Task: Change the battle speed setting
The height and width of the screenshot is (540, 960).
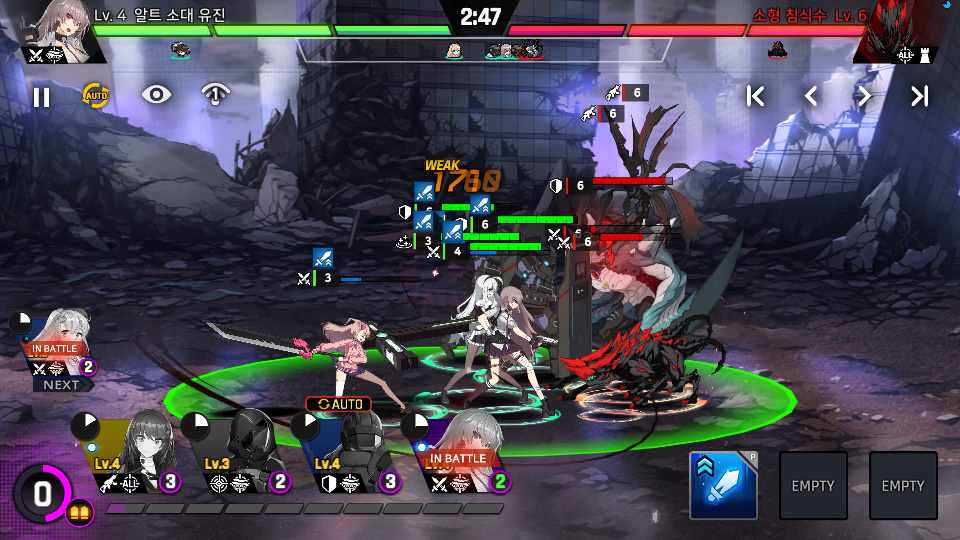Action: pos(214,95)
